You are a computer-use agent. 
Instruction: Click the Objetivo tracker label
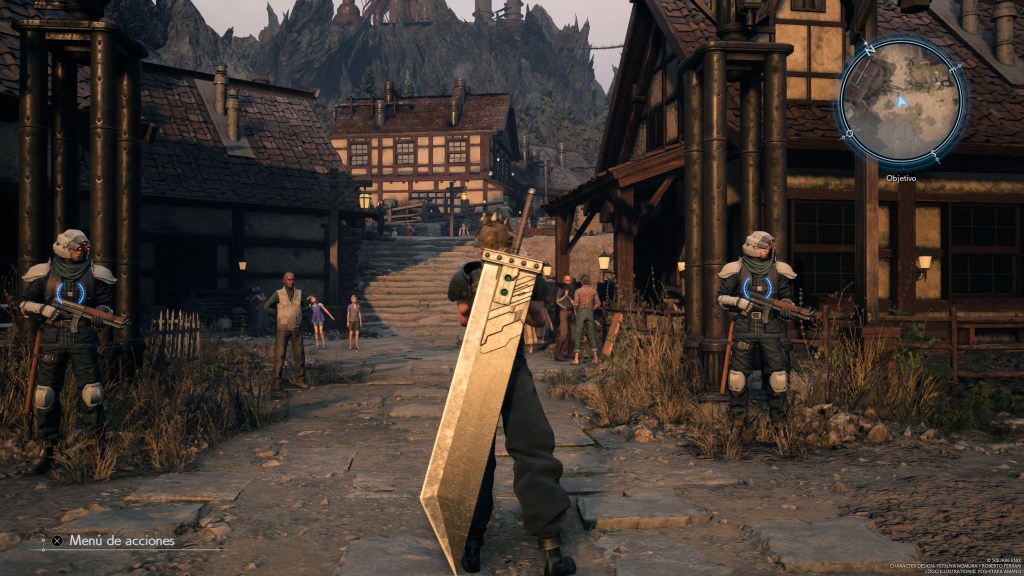pos(901,178)
